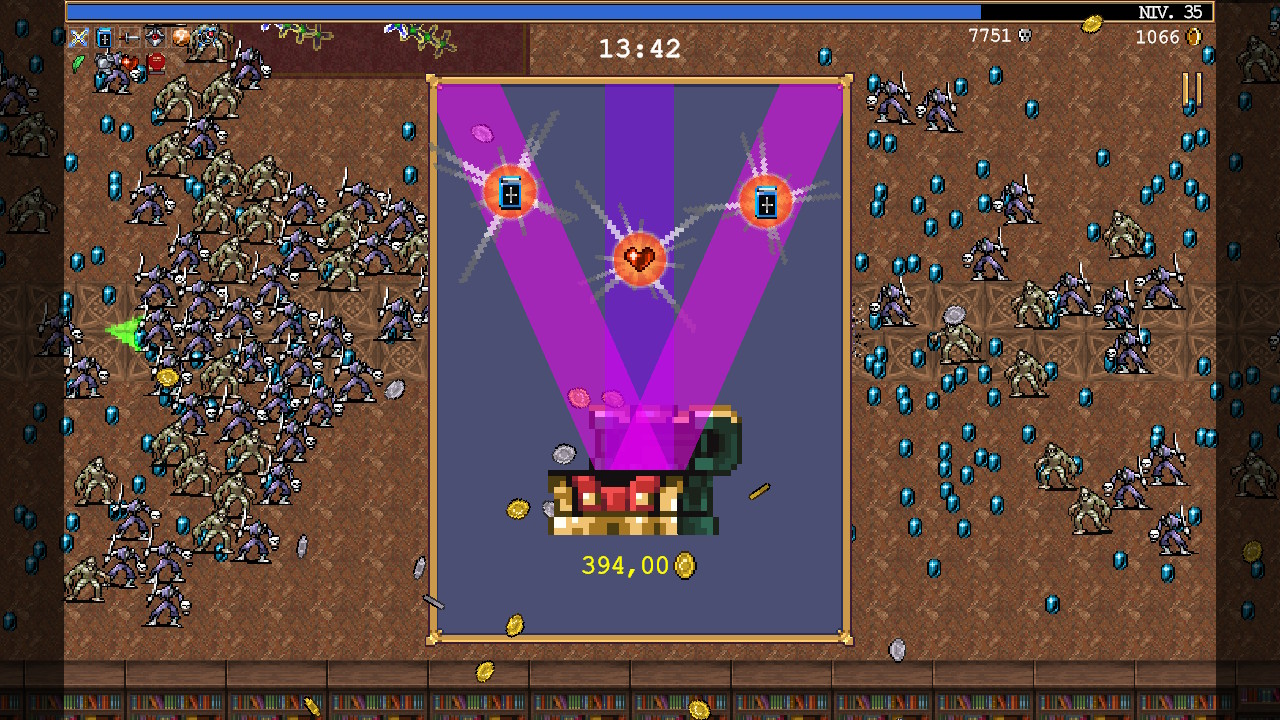Click the green Wings feather icon
This screenshot has width=1280, height=720.
(x=79, y=63)
